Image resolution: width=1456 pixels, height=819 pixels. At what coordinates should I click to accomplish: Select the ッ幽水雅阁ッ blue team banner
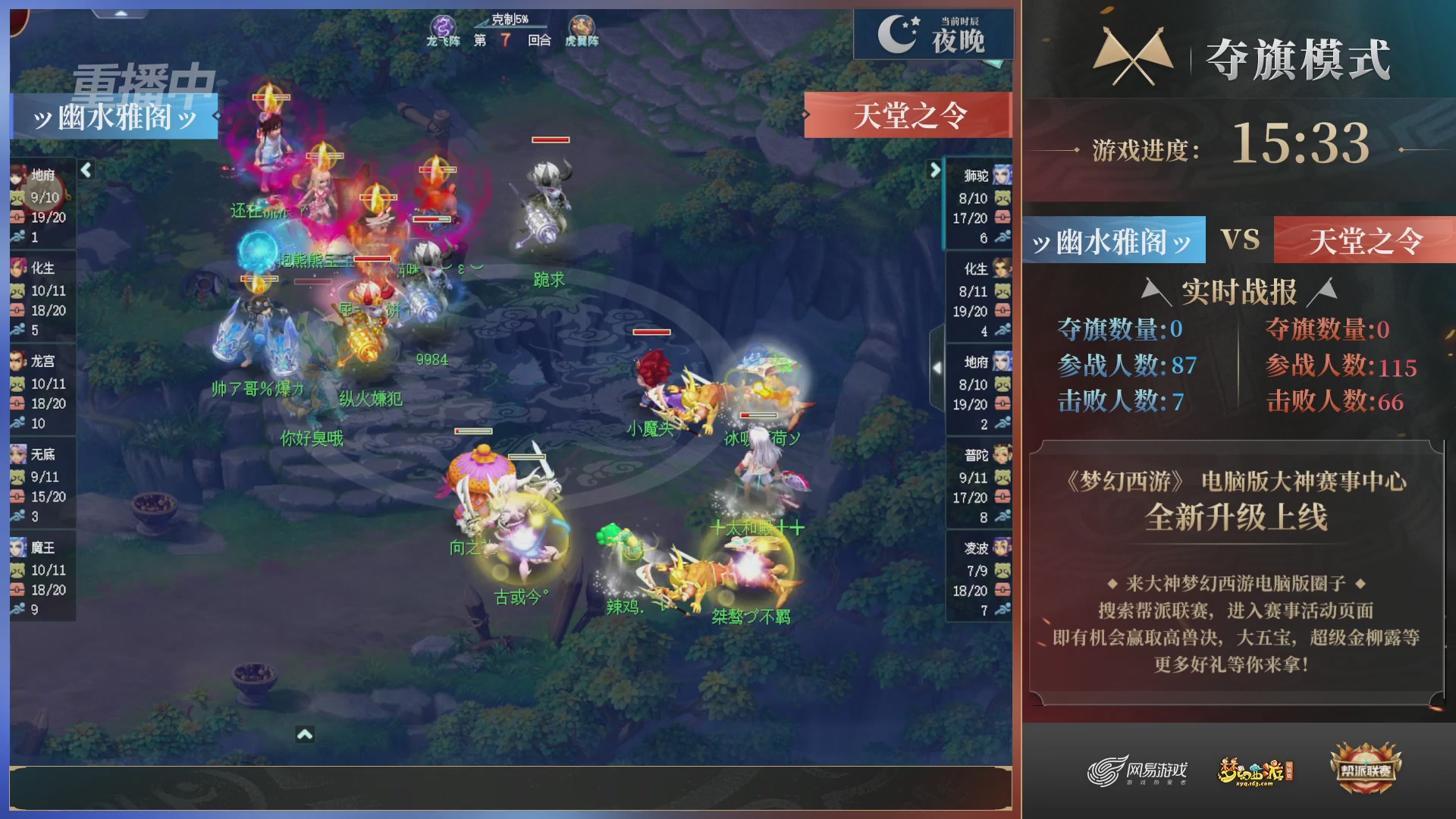[115, 115]
